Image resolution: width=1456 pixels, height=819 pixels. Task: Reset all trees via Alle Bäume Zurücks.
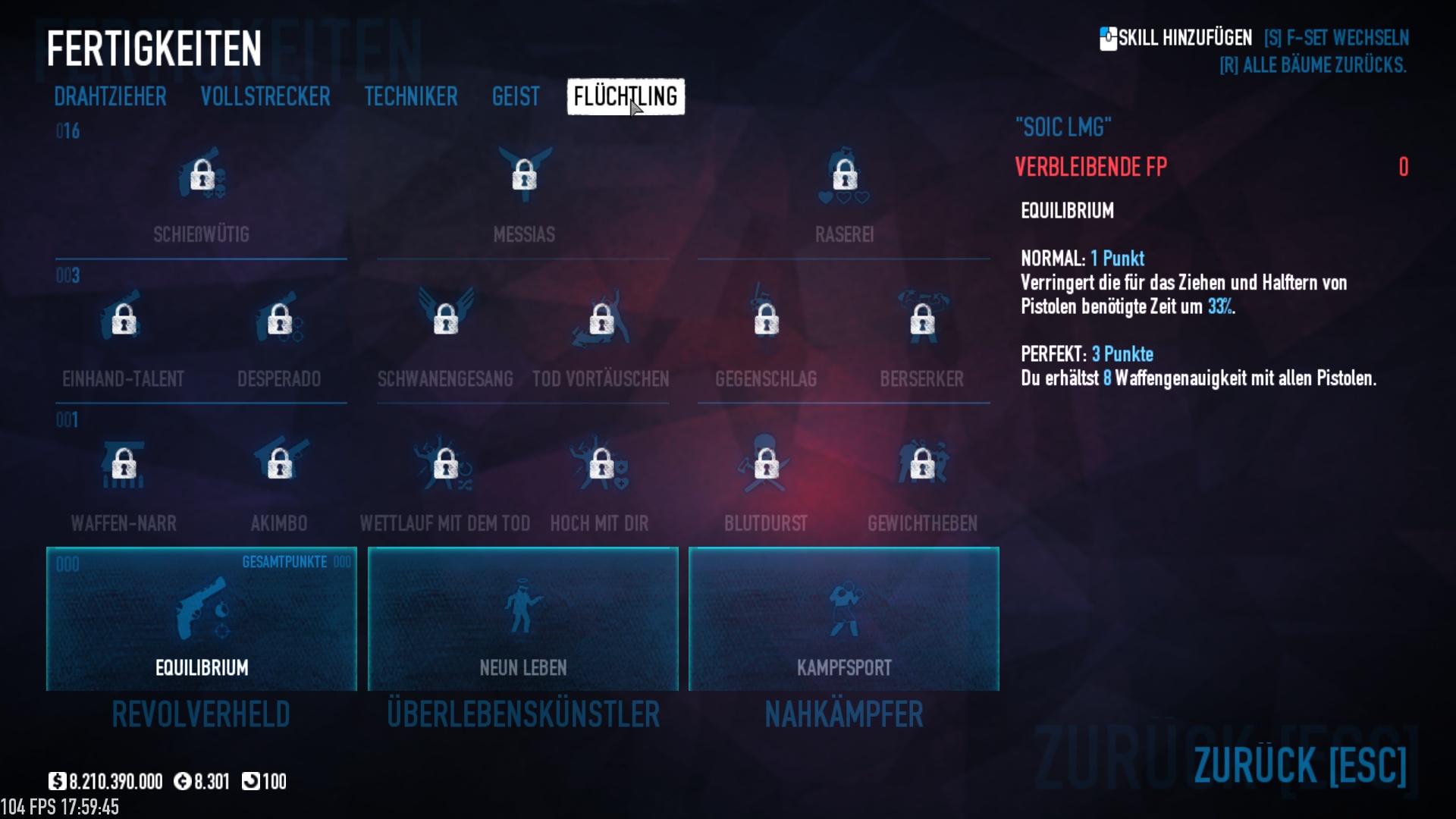1313,66
